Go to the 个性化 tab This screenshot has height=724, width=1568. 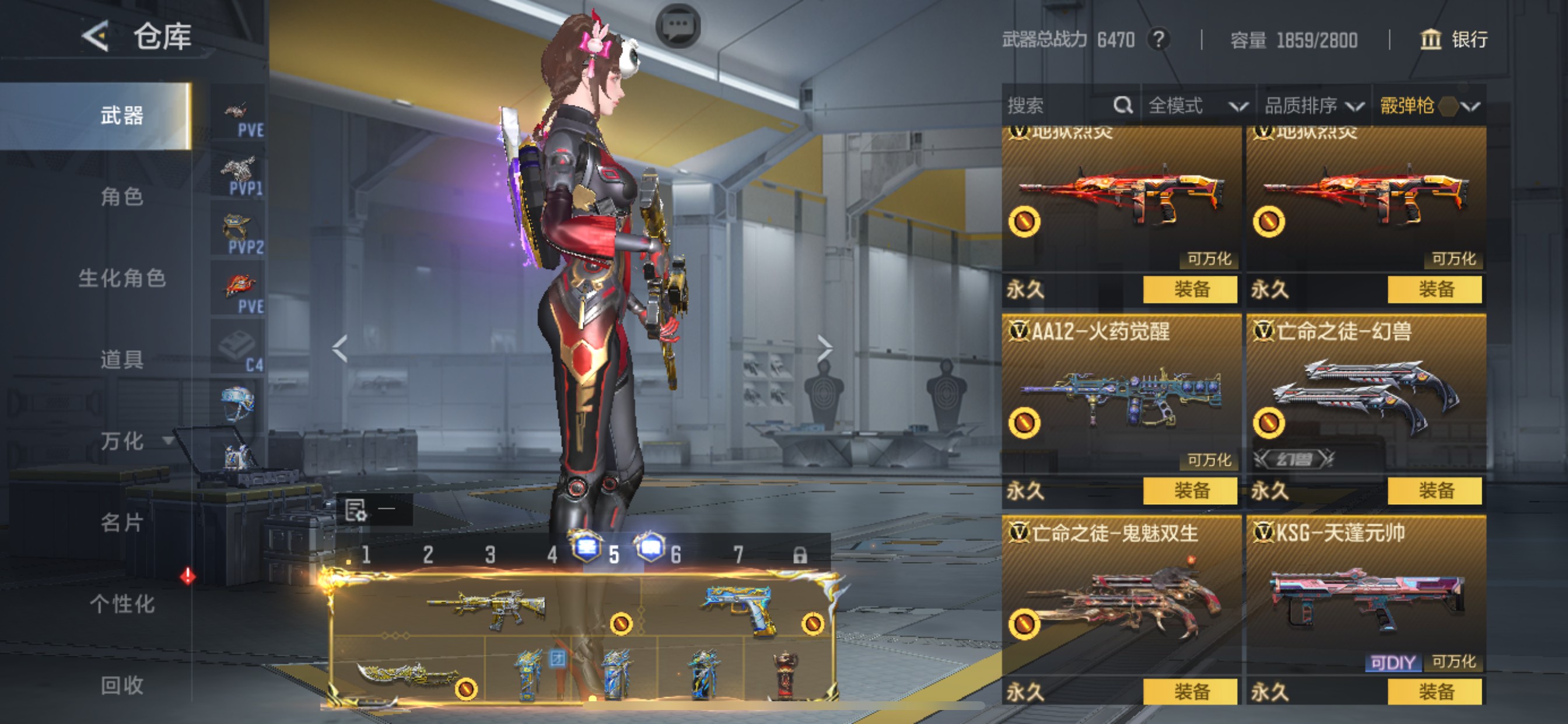pyautogui.click(x=122, y=604)
